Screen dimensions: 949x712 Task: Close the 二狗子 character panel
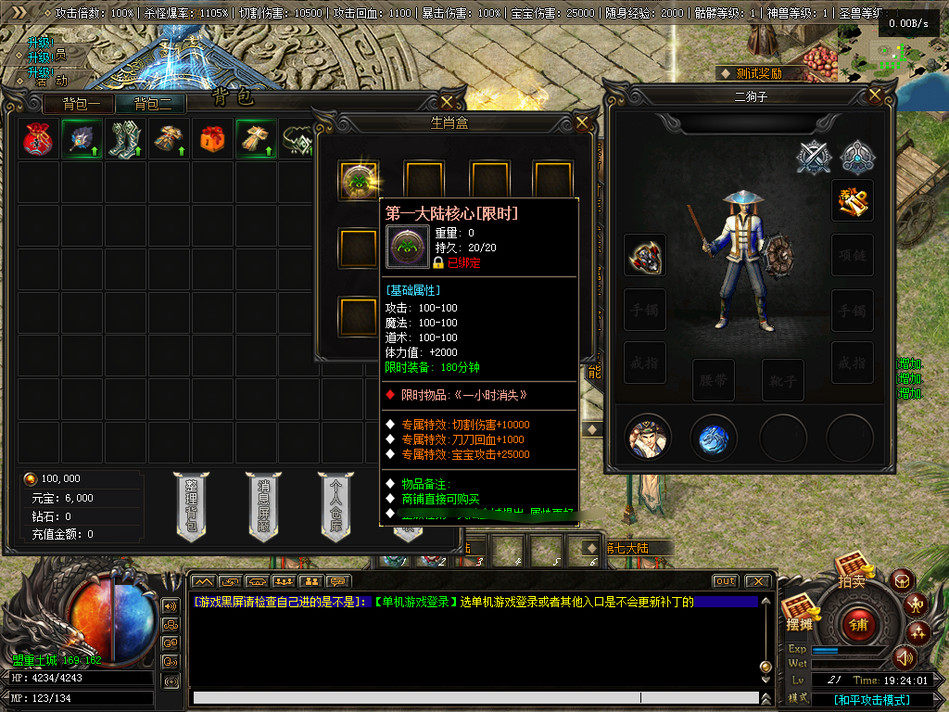[x=875, y=95]
